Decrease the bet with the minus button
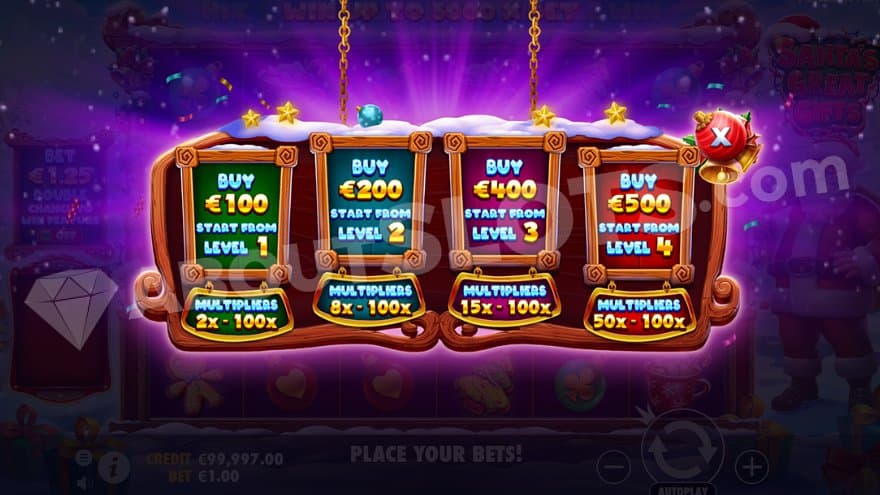The width and height of the screenshot is (880, 495). tap(614, 466)
